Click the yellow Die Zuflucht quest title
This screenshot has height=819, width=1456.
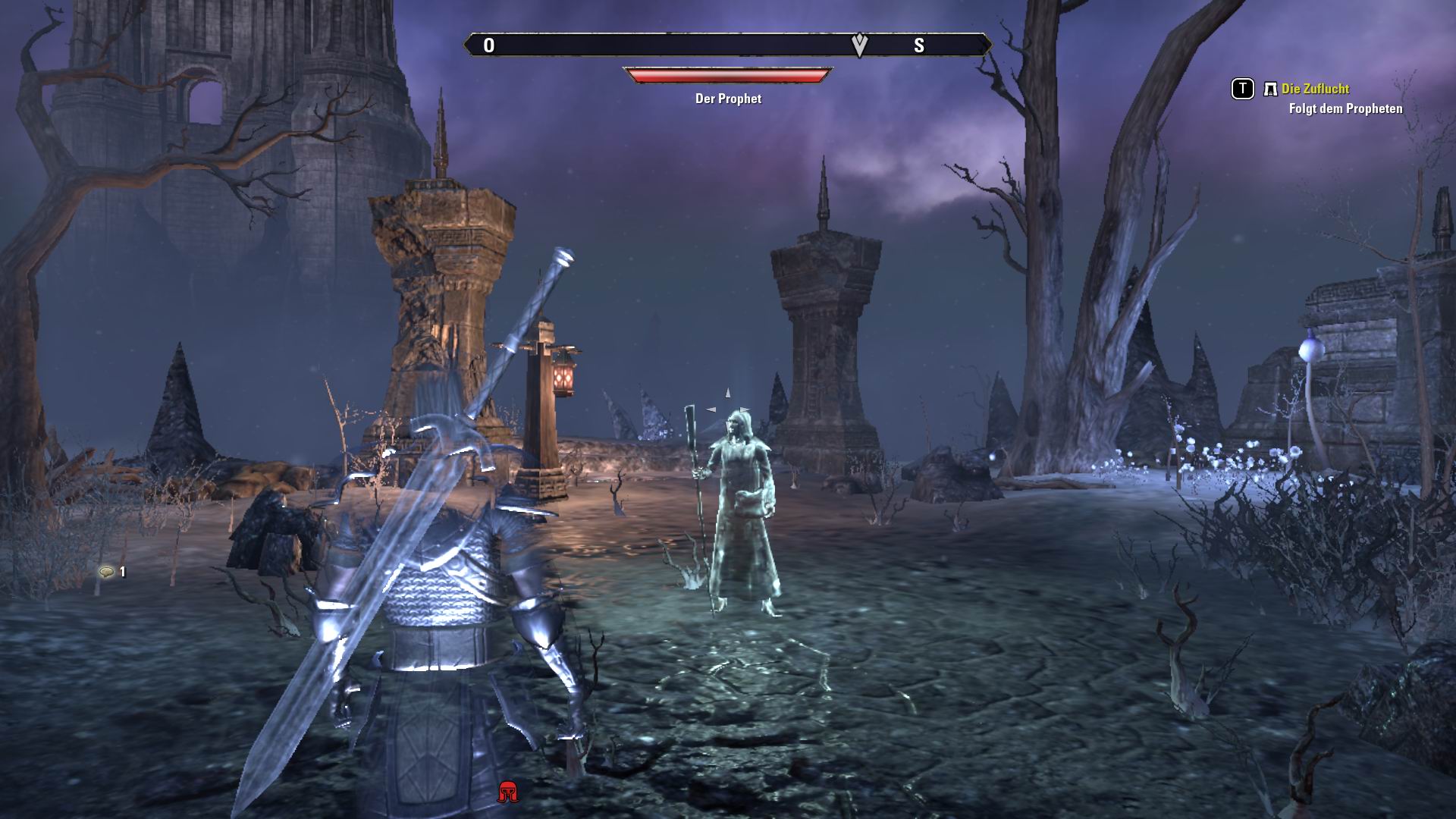click(1314, 89)
